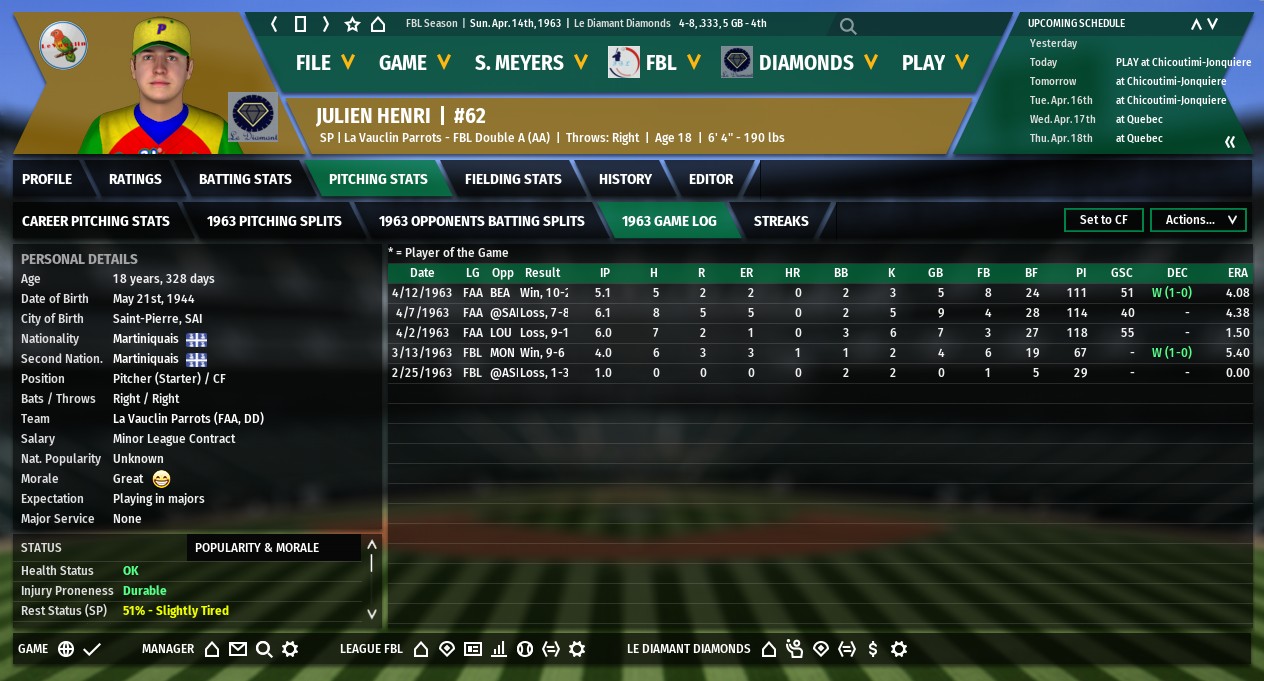Select the Editor tab
The width and height of the screenshot is (1264, 681).
point(711,179)
